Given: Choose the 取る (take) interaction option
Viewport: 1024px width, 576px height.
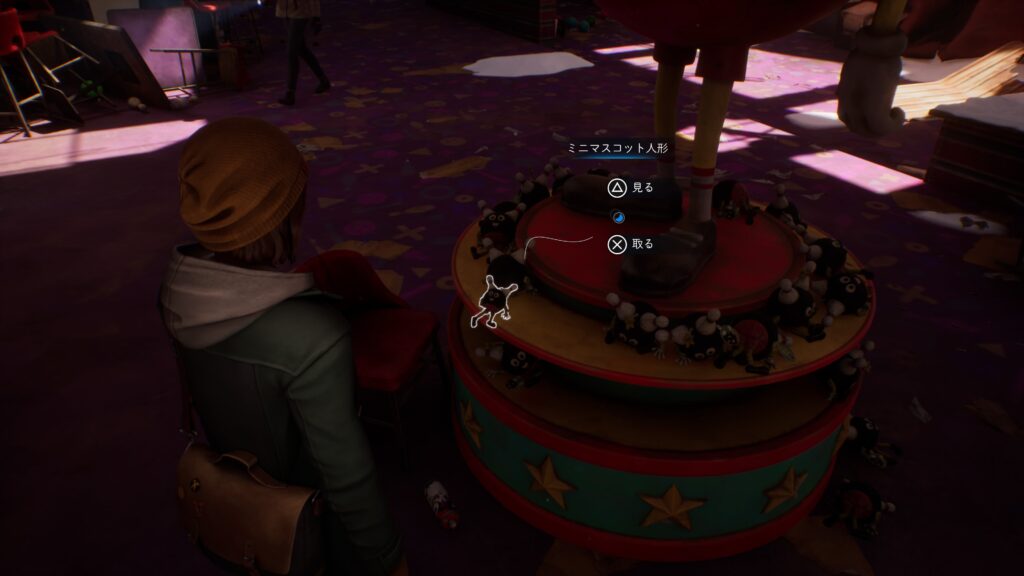Looking at the screenshot, I should pos(630,243).
